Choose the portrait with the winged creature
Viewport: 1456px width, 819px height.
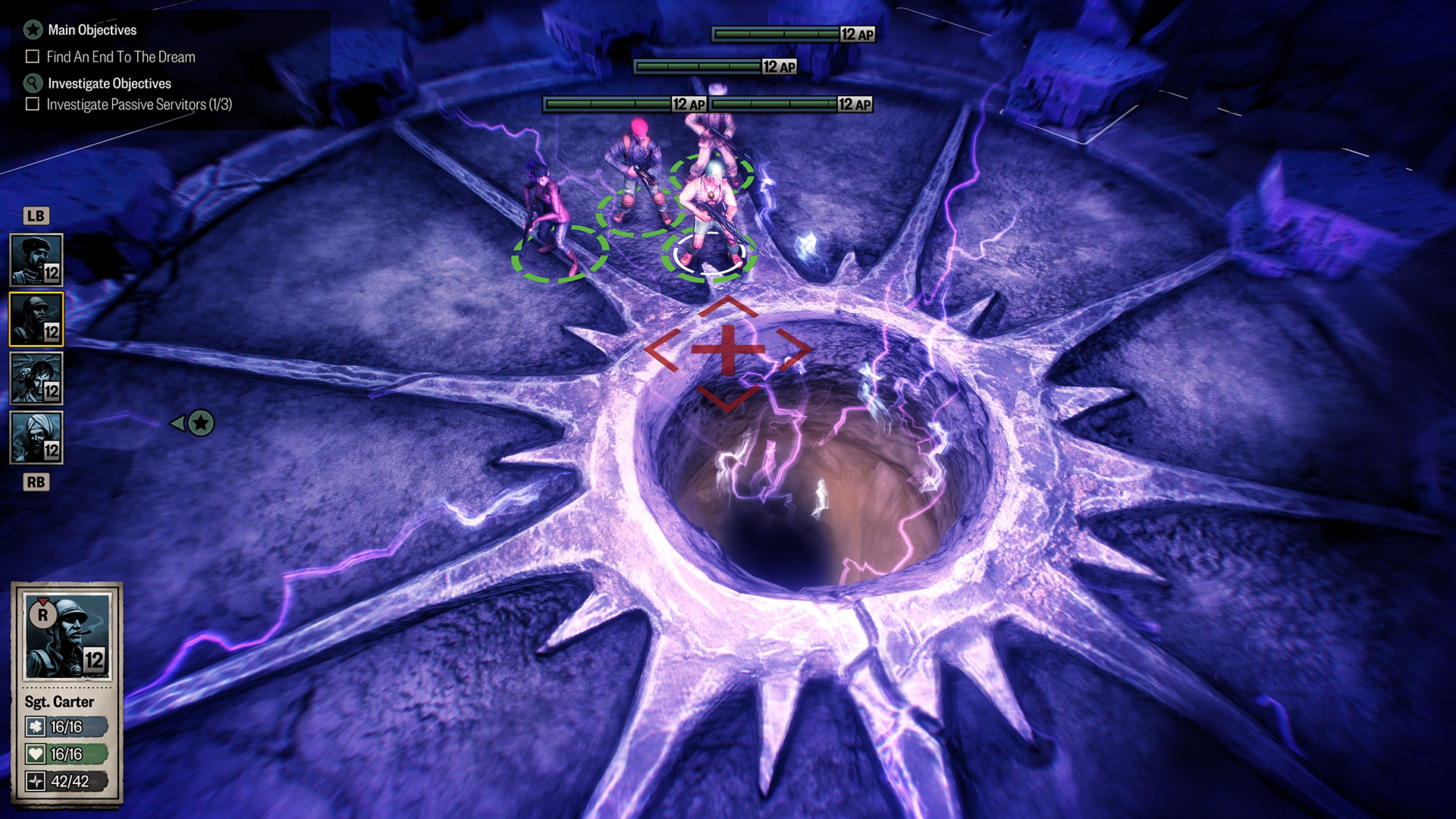tap(36, 378)
